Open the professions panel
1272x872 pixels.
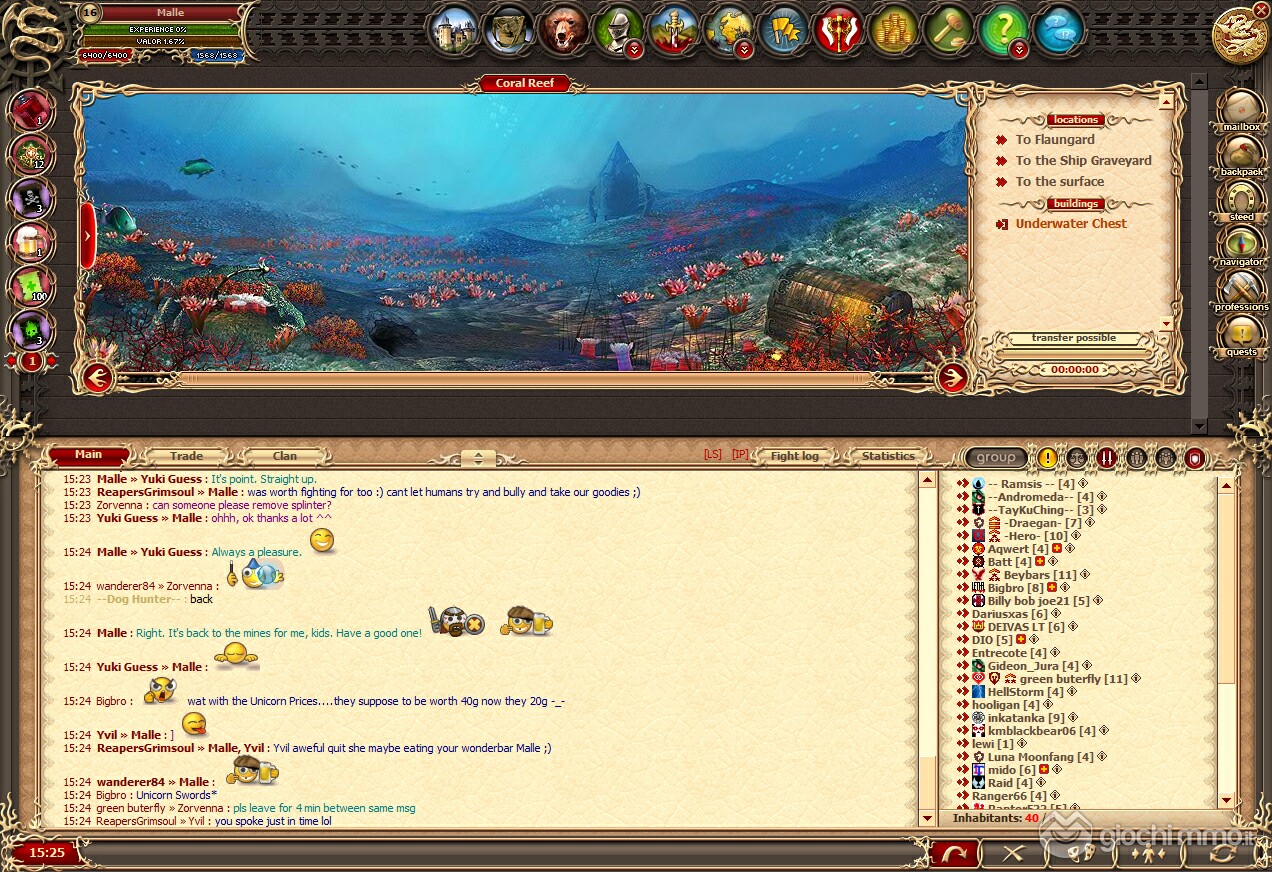(1241, 290)
